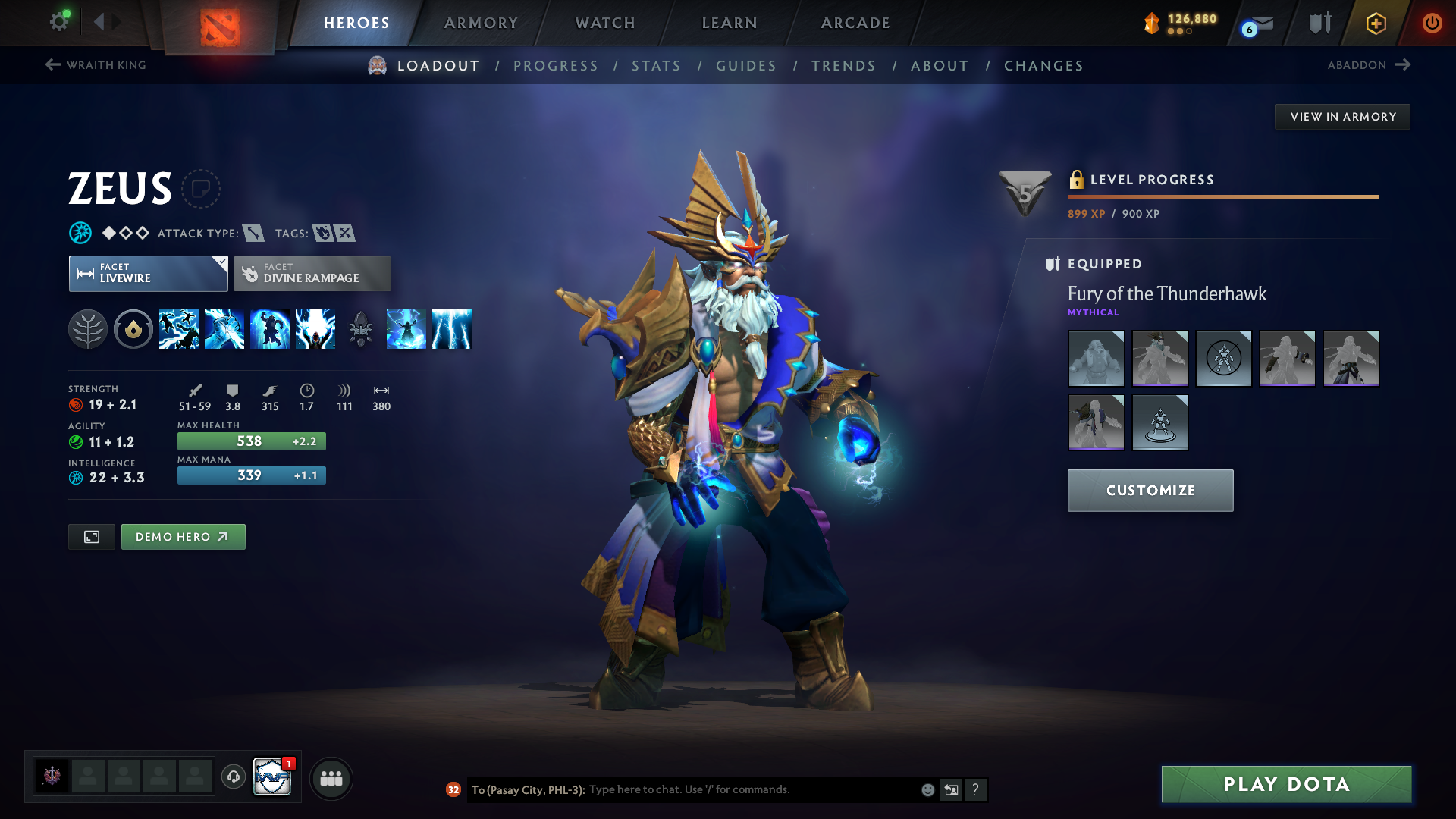Screen dimensions: 1456x819
Task: Switch to the Armory tab
Action: click(481, 23)
